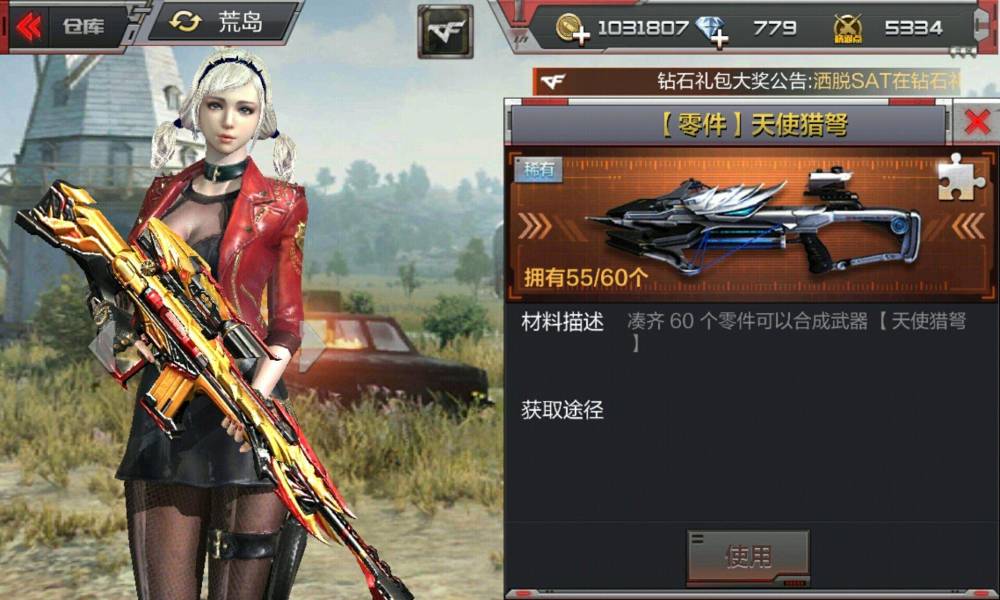The width and height of the screenshot is (1000, 600).
Task: Add more diamonds
Action: 712,30
